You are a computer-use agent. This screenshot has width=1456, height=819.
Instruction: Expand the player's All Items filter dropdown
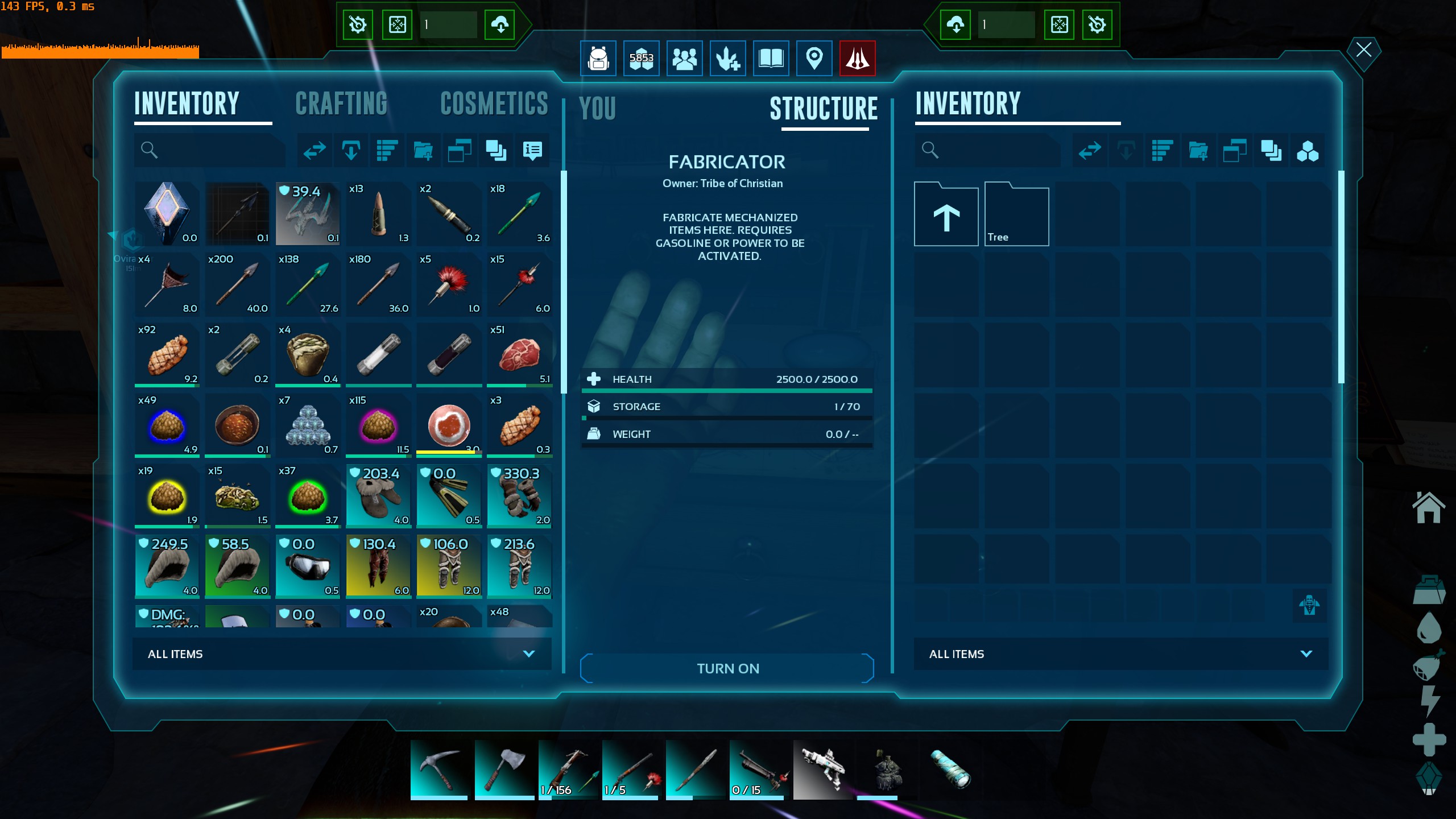click(x=341, y=654)
